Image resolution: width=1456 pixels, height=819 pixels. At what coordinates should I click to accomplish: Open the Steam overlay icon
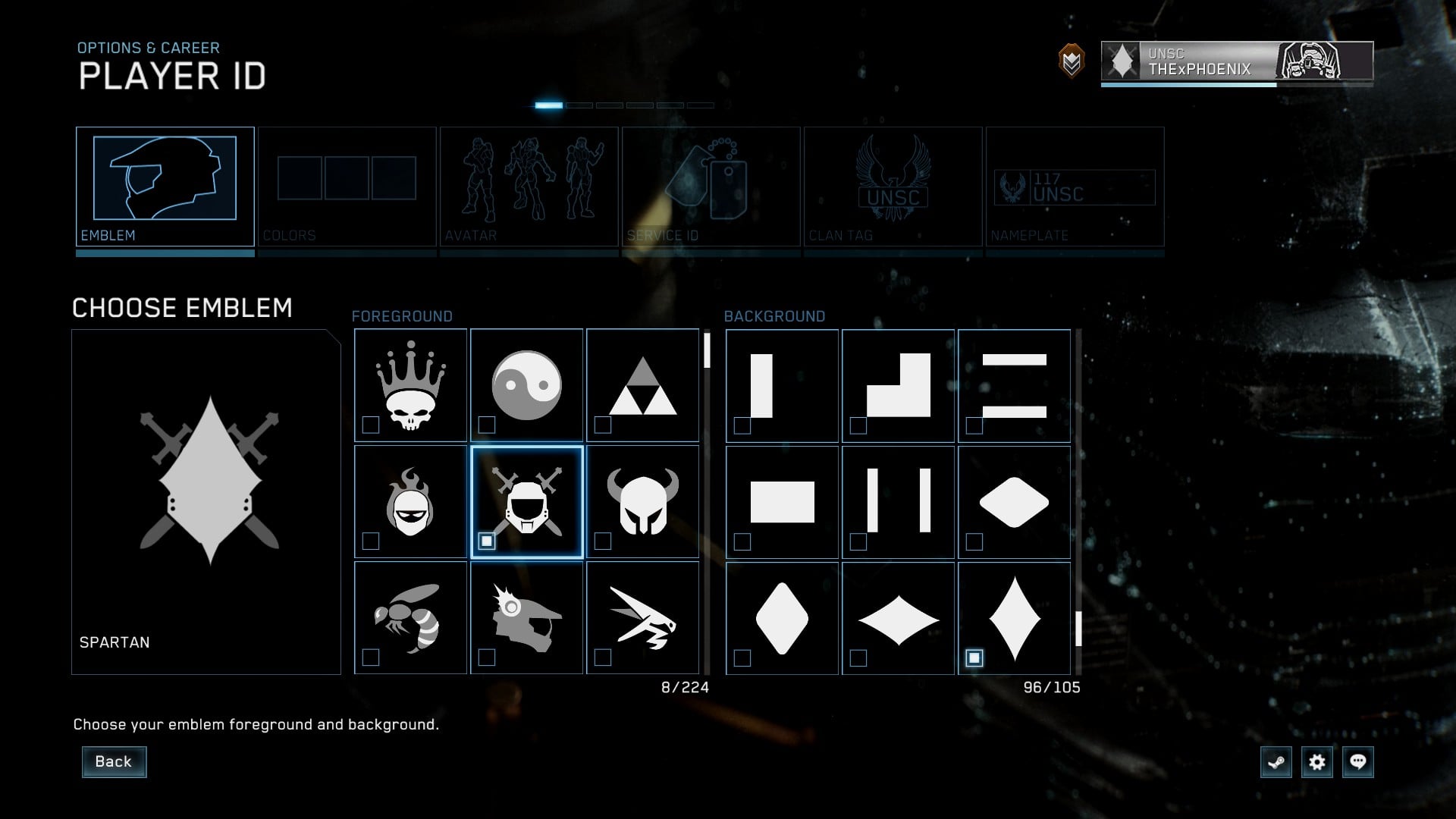1276,762
